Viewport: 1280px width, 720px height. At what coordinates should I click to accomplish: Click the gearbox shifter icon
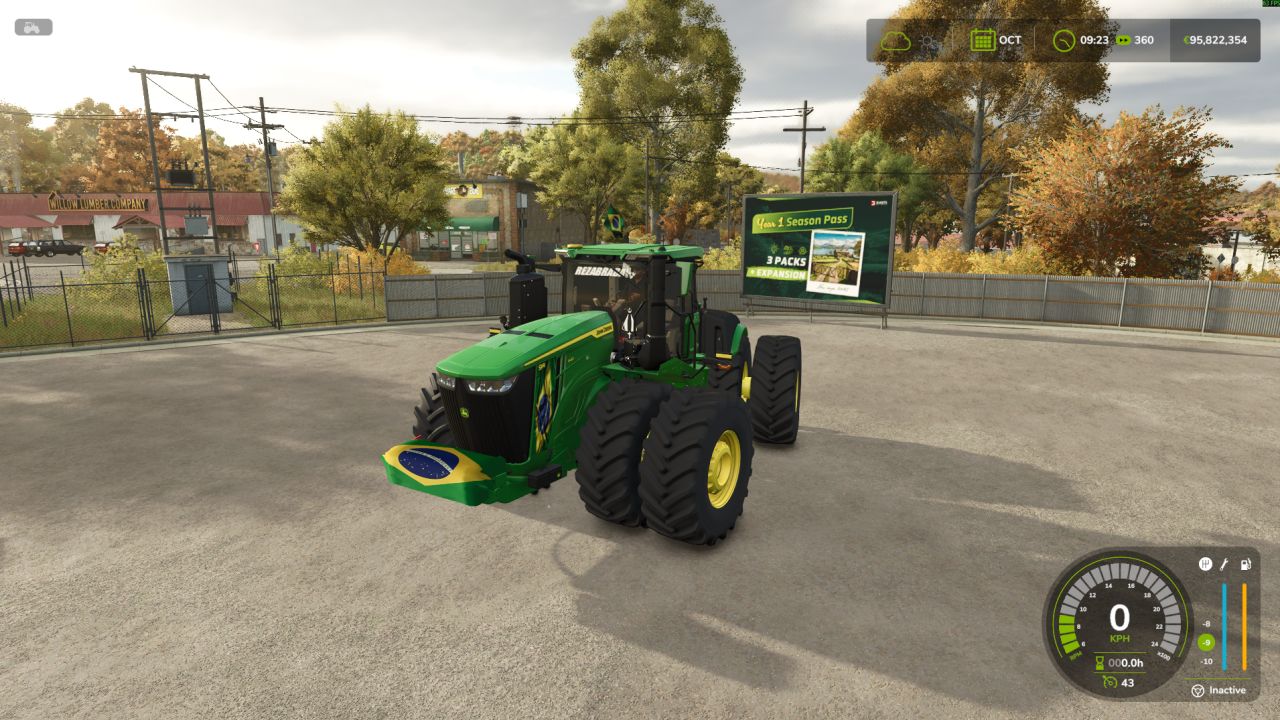[x=1205, y=564]
